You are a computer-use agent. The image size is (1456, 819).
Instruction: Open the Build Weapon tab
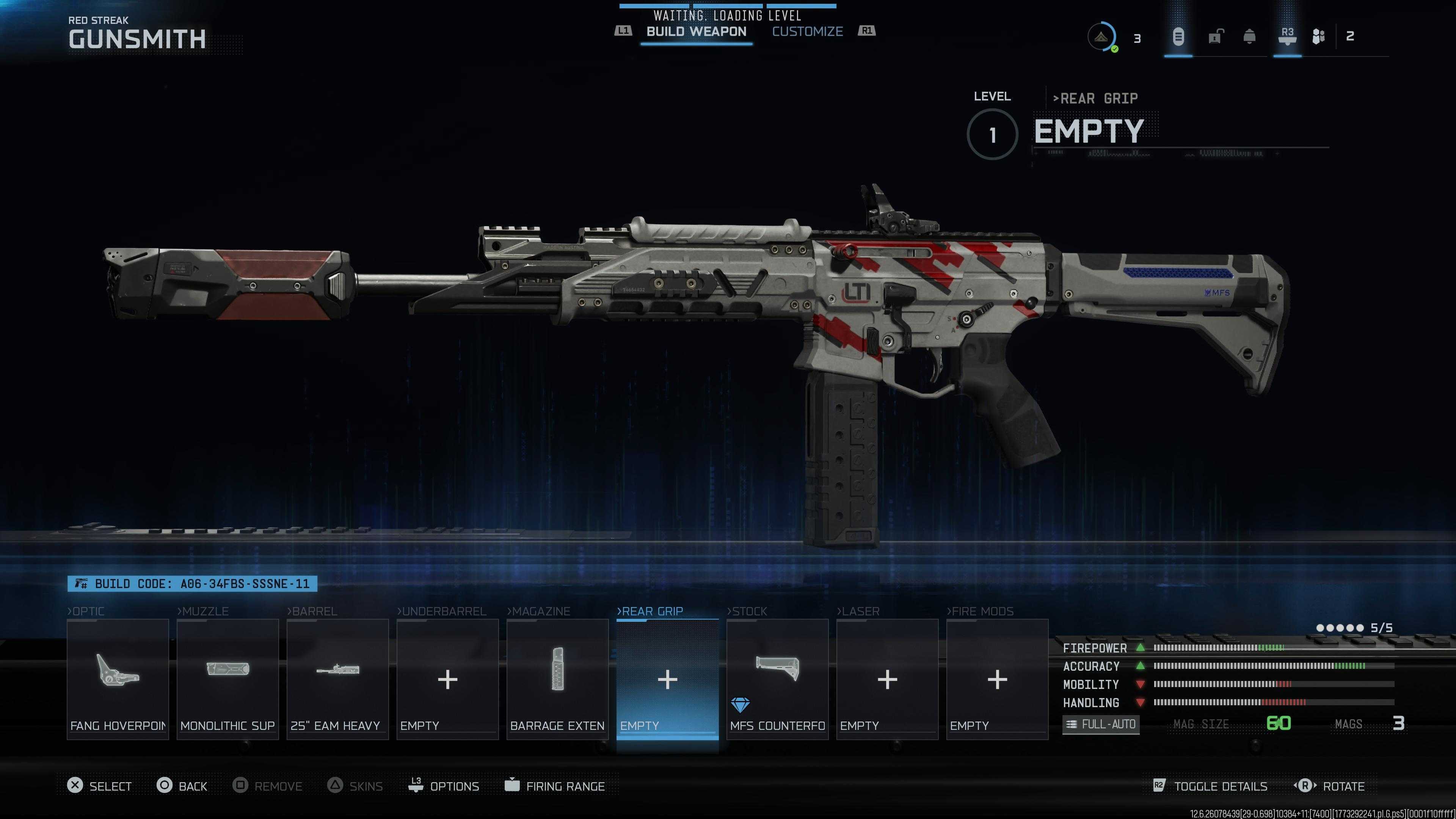point(696,31)
